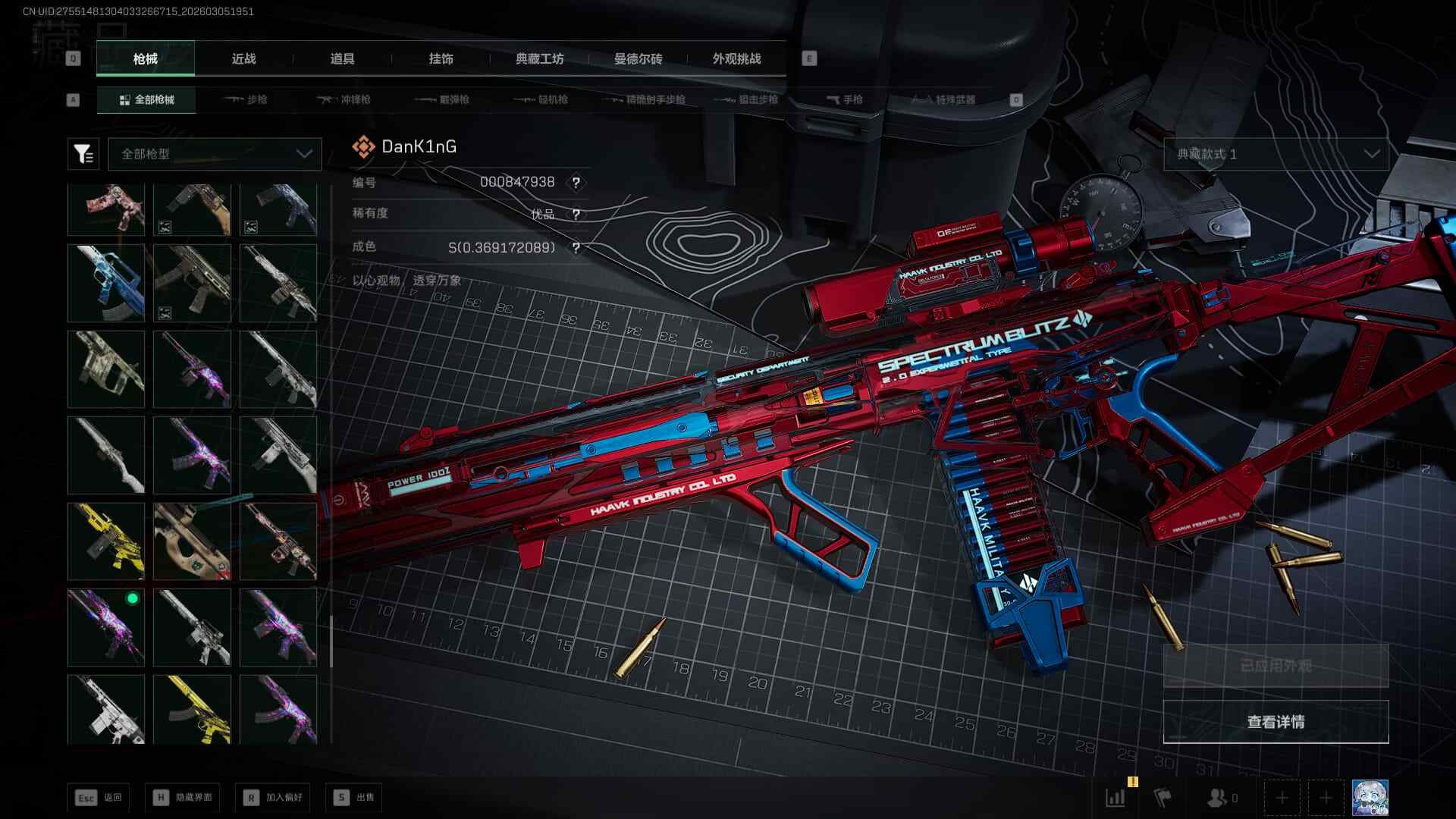Switch to the 外观挑战 tab

pos(736,58)
